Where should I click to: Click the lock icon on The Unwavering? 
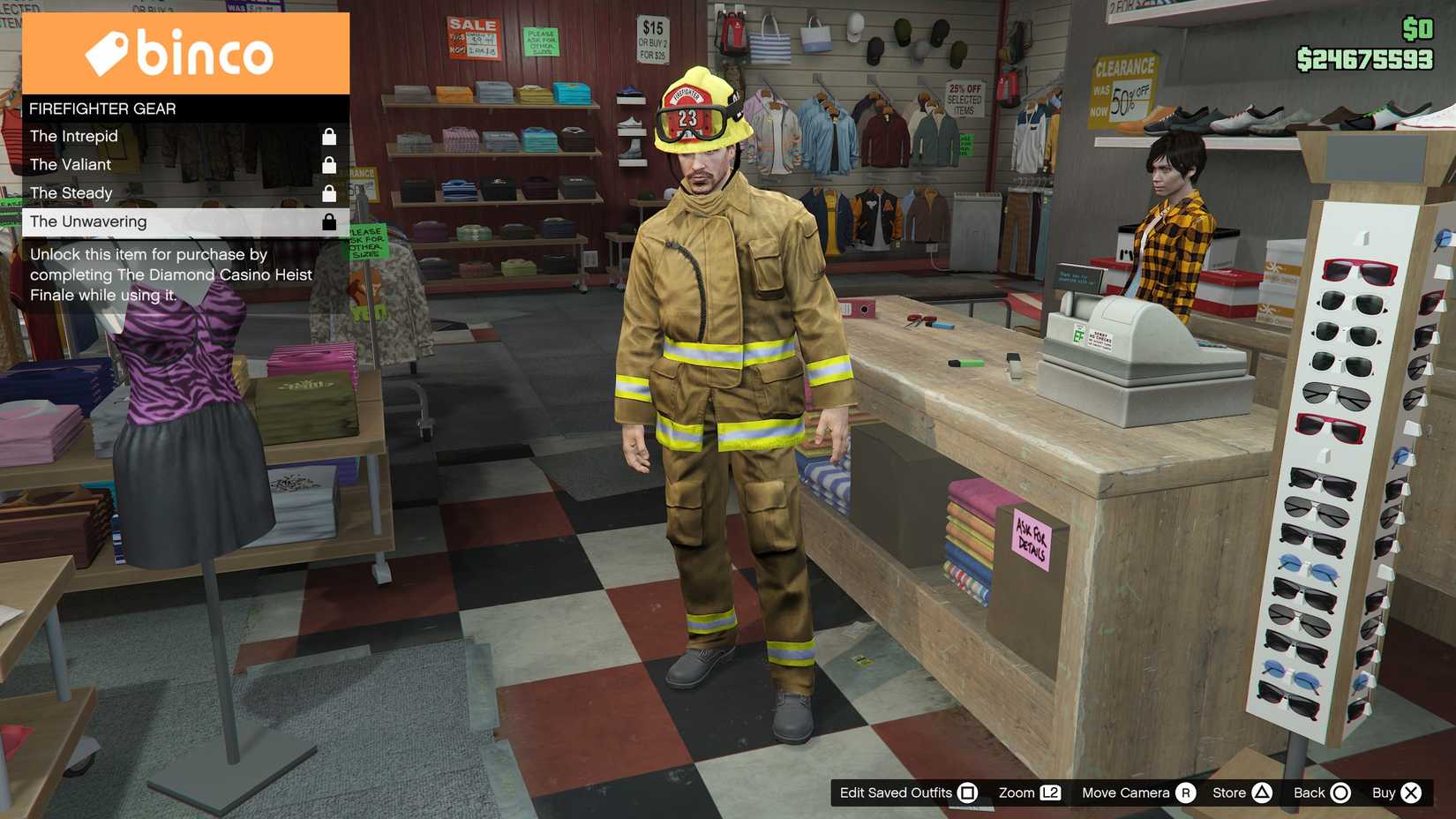click(330, 221)
